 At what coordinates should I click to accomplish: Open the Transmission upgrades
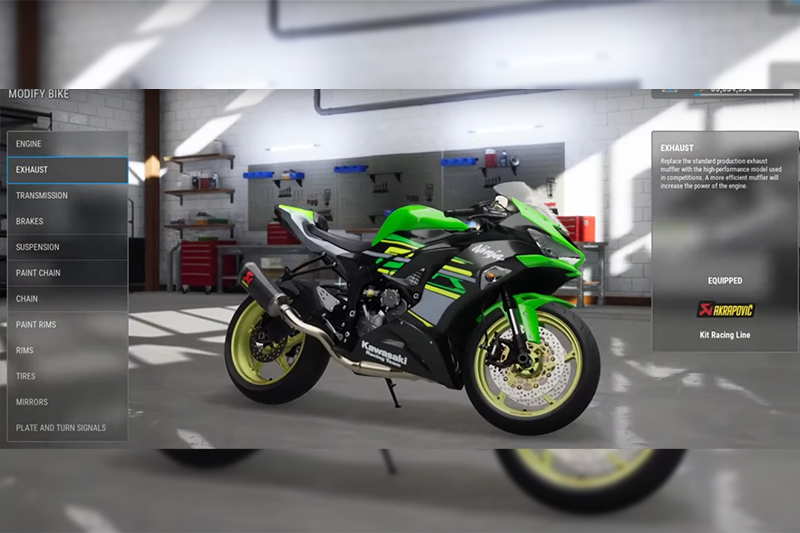67,196
